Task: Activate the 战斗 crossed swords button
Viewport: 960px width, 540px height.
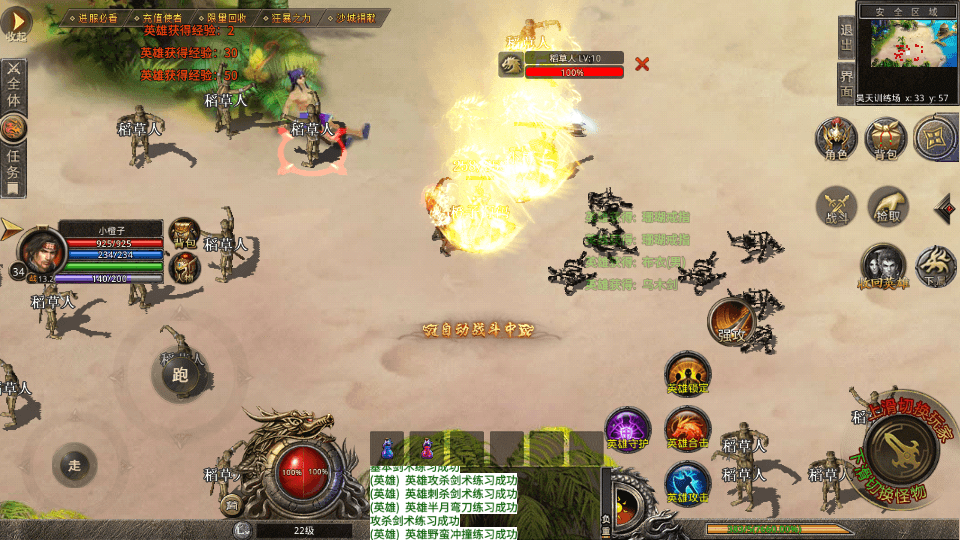Action: pos(836,206)
